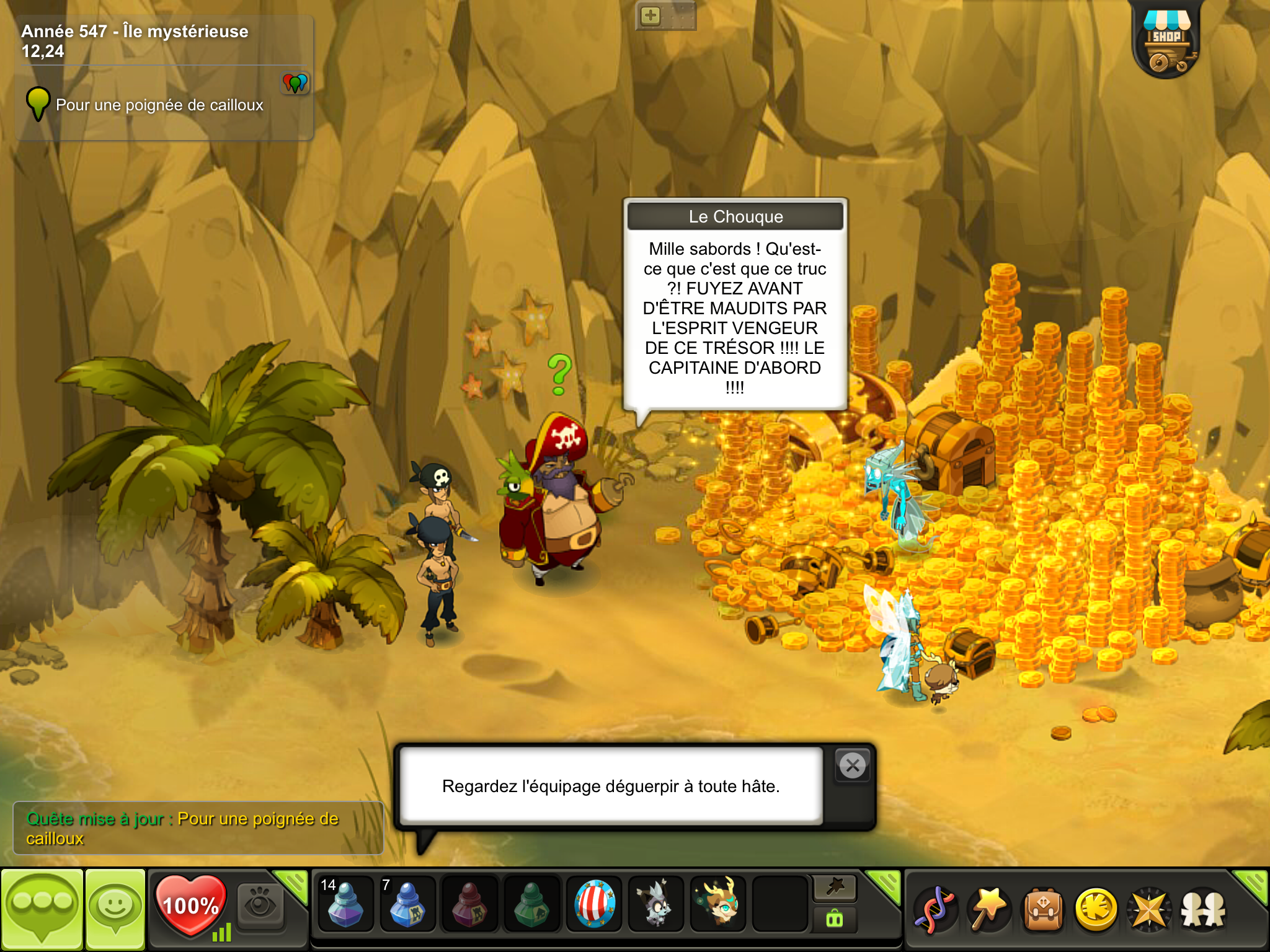The image size is (1270, 952).
Task: Open the brown backpack inventory
Action: point(1043,910)
